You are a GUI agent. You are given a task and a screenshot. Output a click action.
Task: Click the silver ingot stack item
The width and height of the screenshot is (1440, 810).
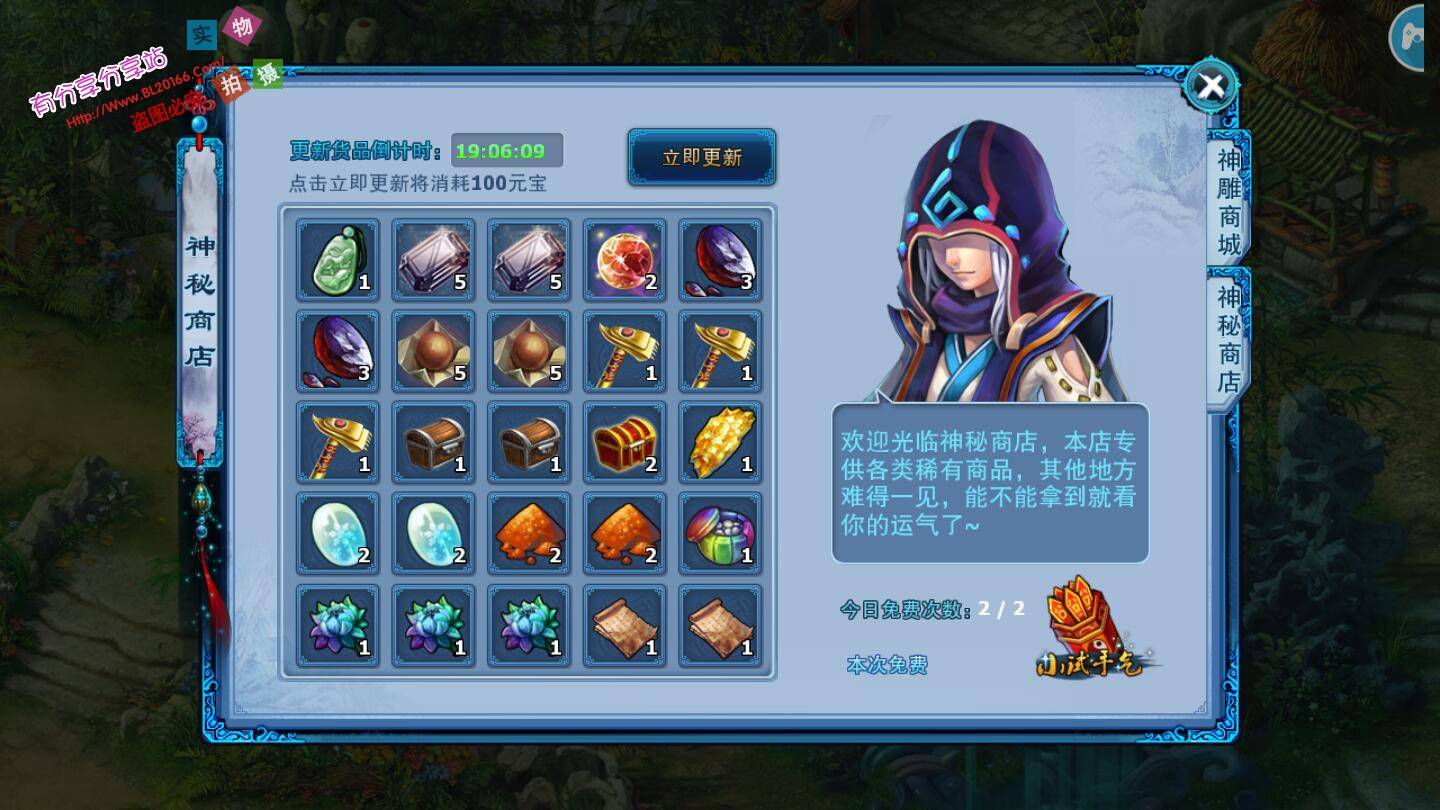click(x=433, y=259)
